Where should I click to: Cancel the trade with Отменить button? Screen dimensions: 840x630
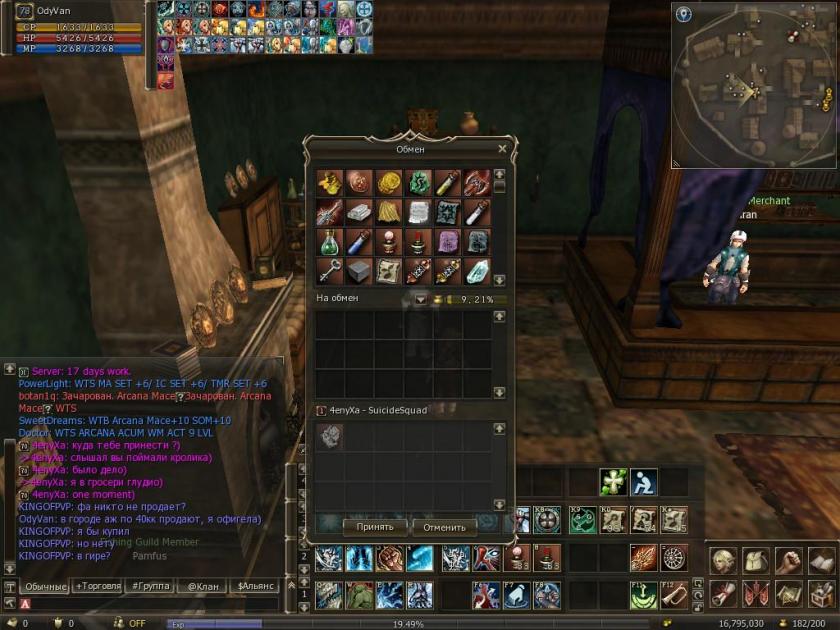[x=444, y=527]
